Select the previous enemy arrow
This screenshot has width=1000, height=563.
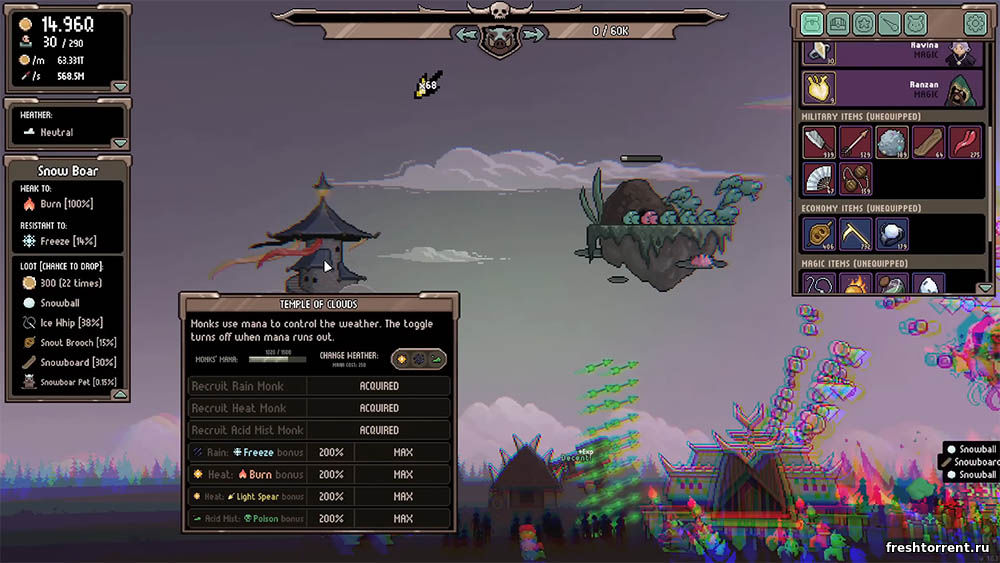(466, 34)
